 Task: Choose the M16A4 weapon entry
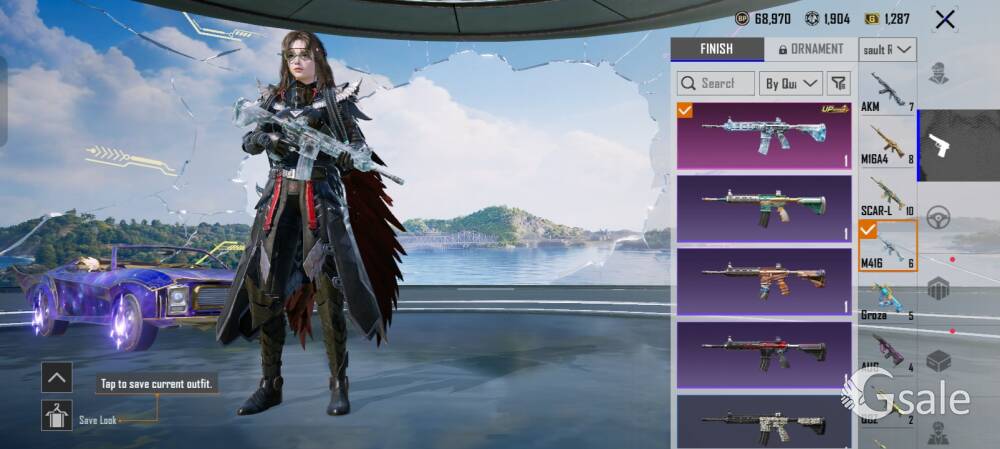[x=887, y=144]
